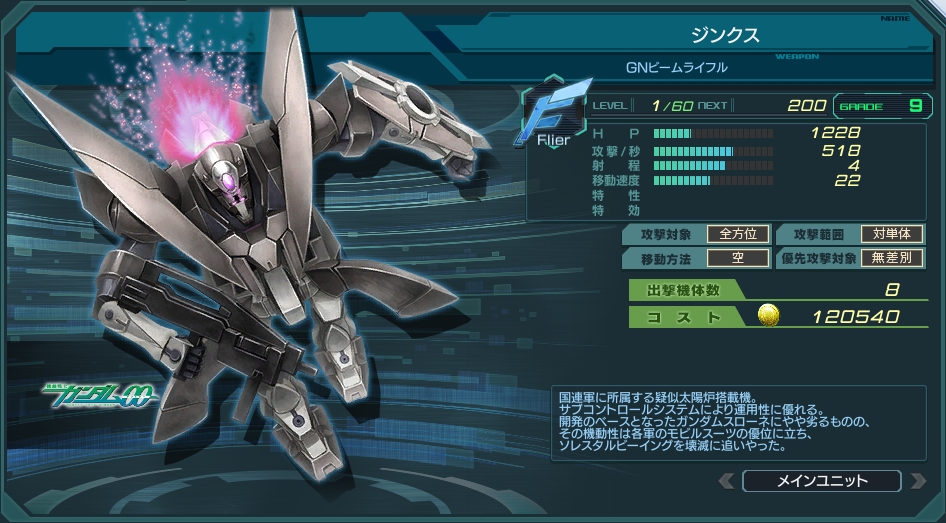Click the メインユニット button
Screen dimensions: 946x523
coord(821,481)
